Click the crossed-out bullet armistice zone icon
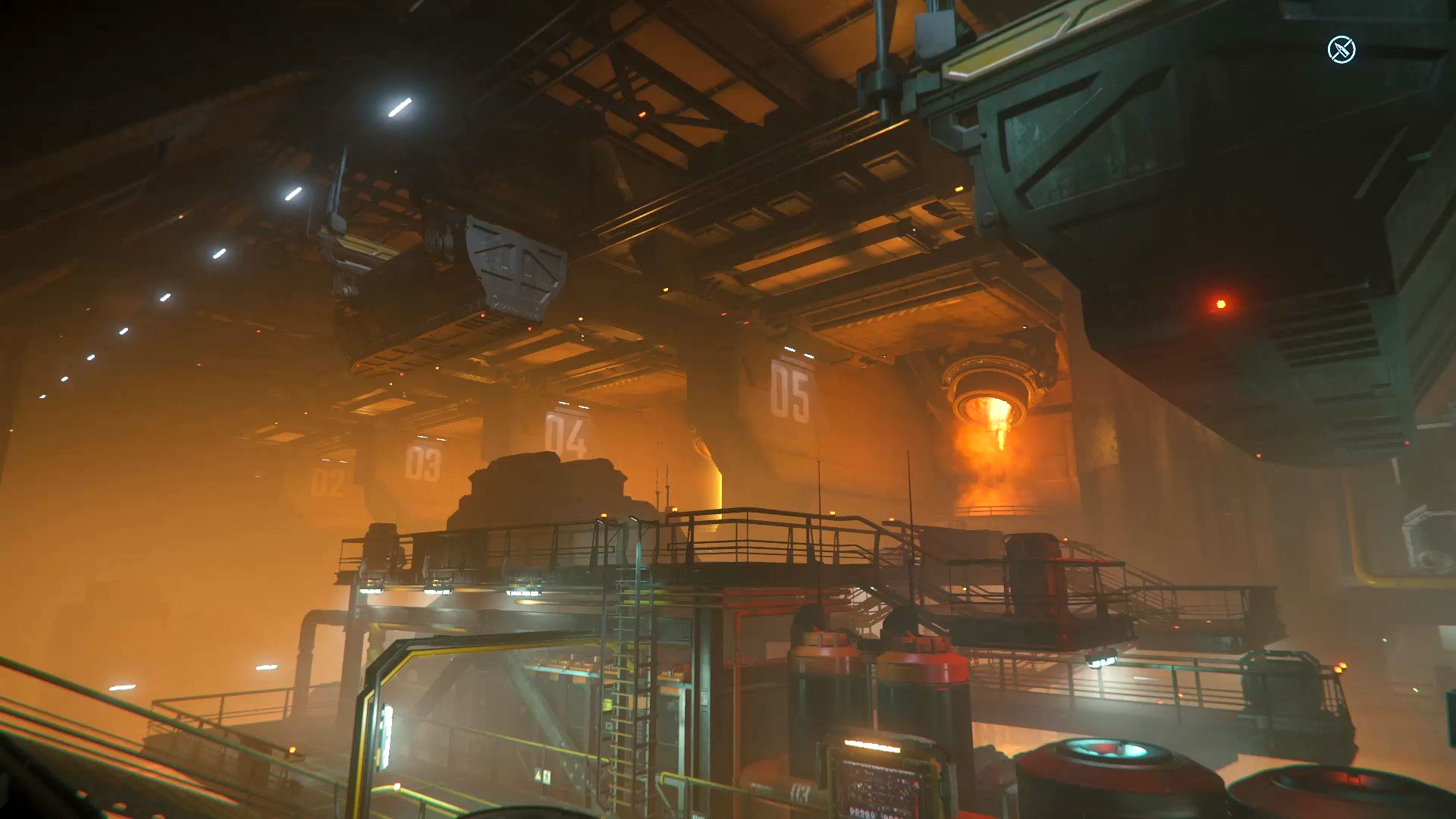1456x819 pixels. 1341,50
